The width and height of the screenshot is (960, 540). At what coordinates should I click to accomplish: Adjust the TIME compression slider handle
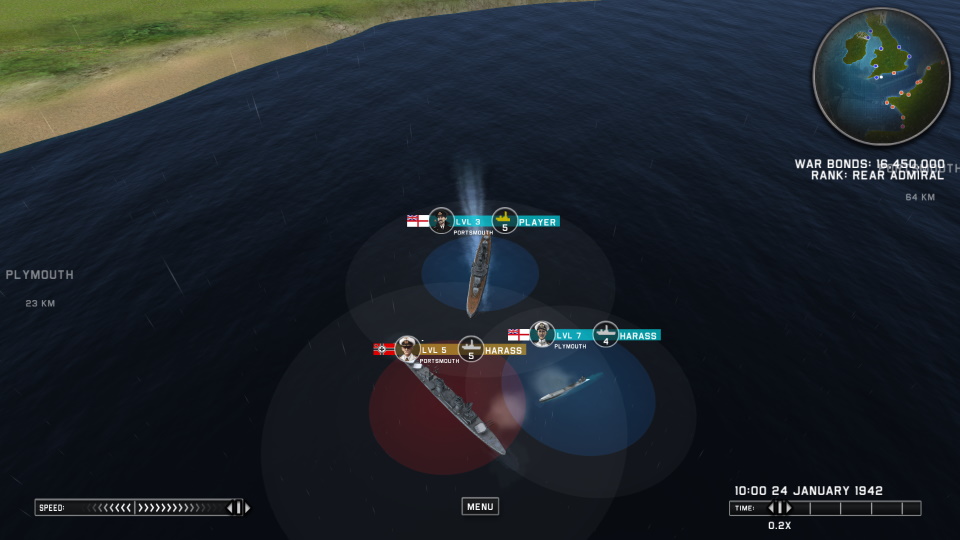point(779,508)
